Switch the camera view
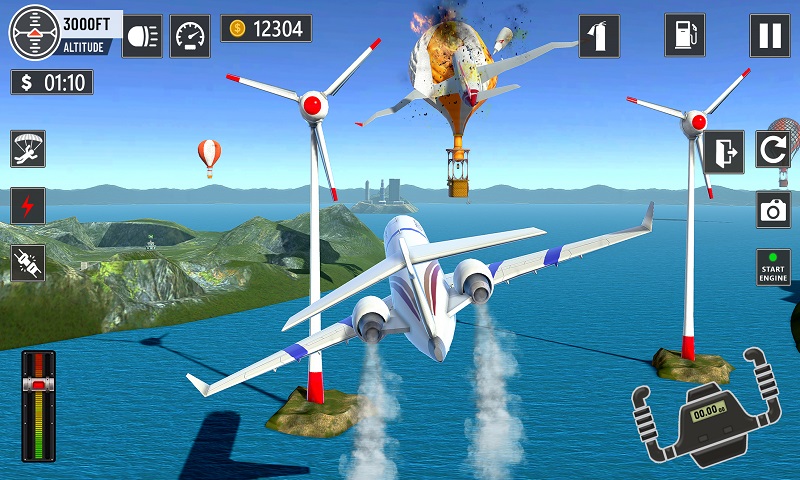The image size is (800, 480). pyautogui.click(x=773, y=210)
